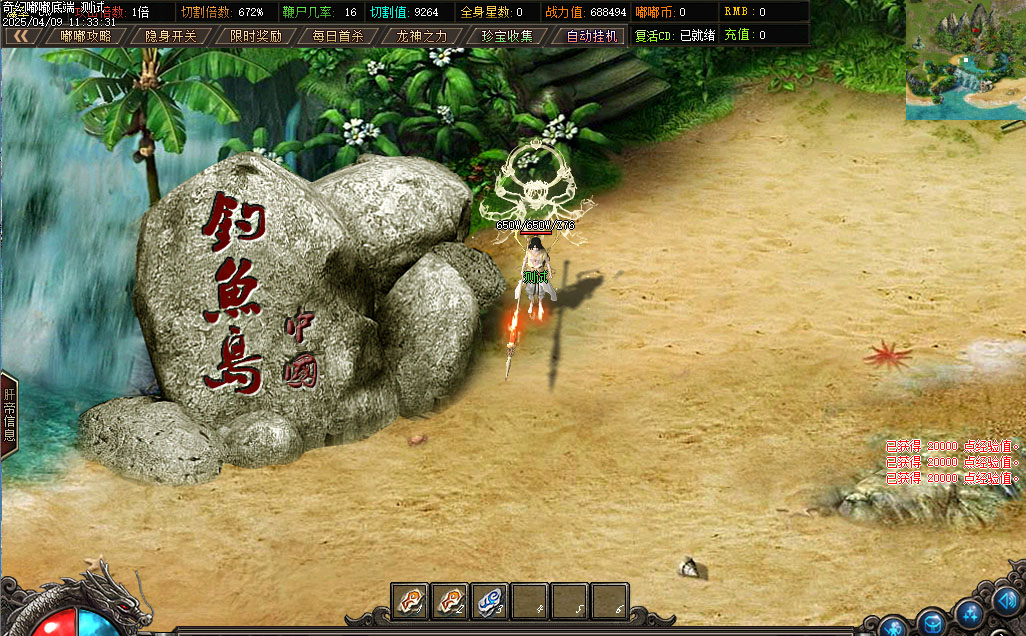
Task: Open the 珍宝收集 treasure collection
Action: coord(508,36)
